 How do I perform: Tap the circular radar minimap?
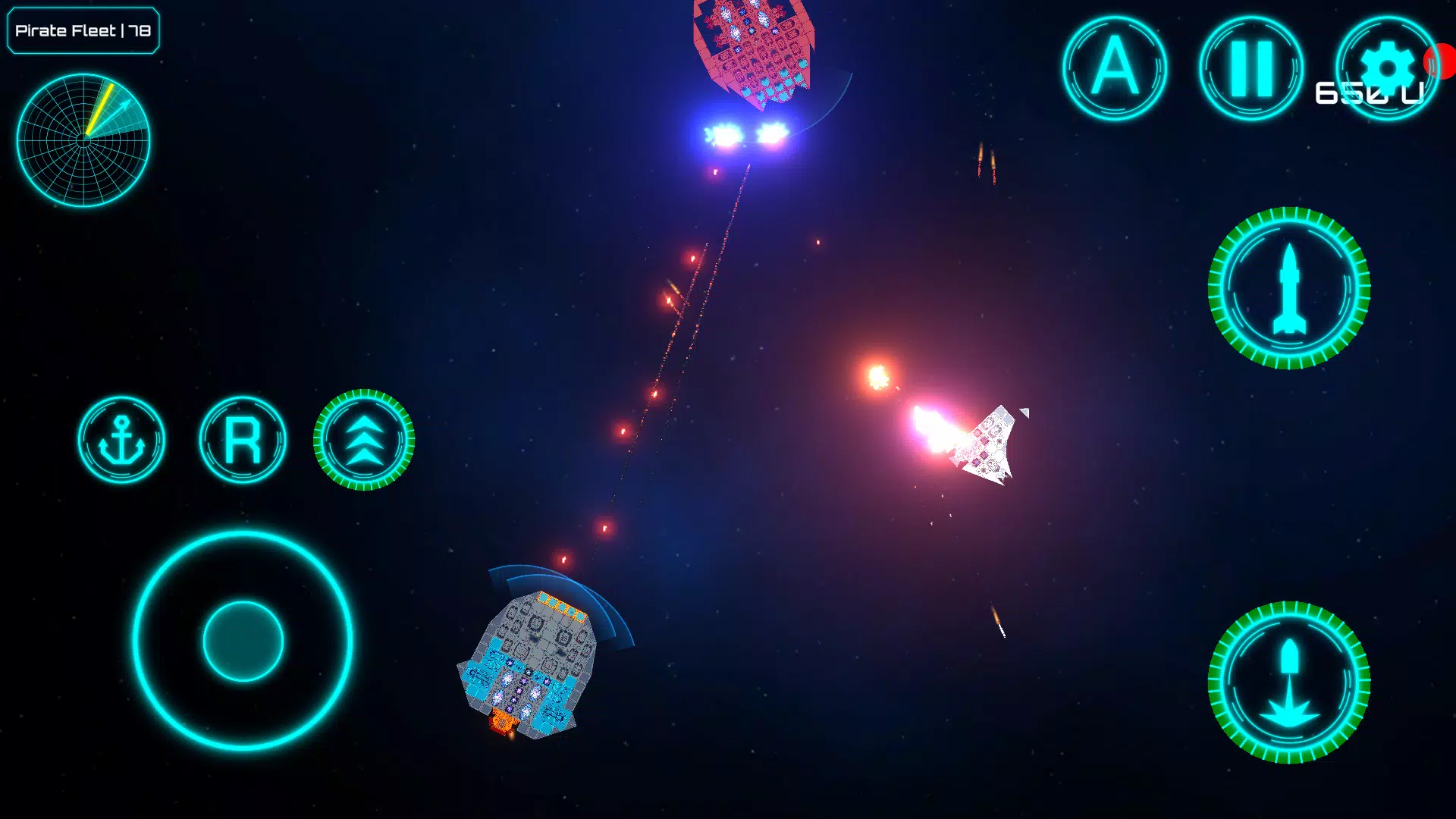pyautogui.click(x=83, y=139)
